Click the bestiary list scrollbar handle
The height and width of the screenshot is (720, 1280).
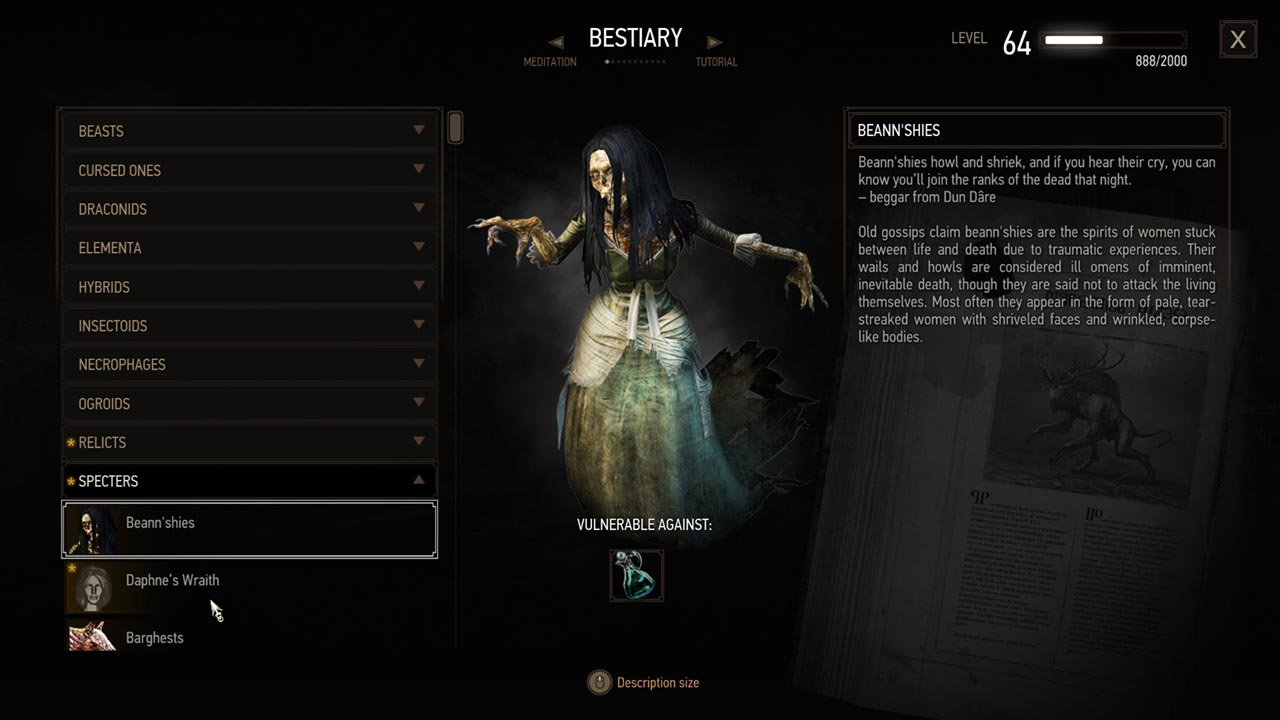coord(455,128)
